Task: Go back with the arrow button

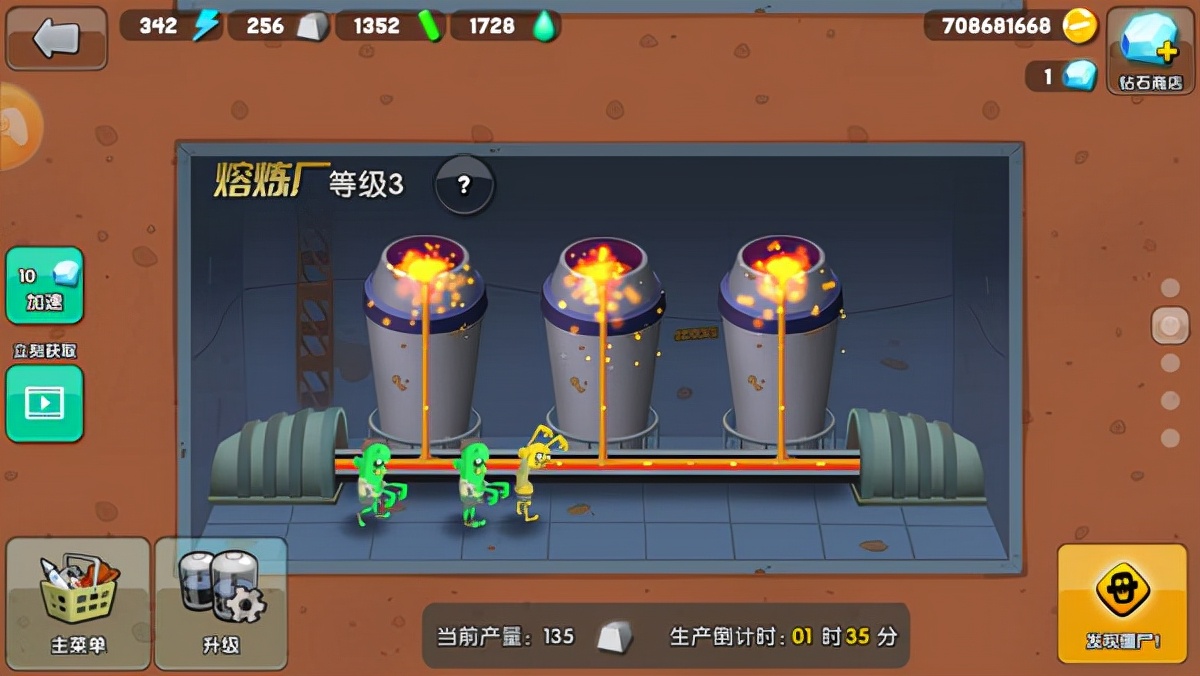Action: point(56,38)
